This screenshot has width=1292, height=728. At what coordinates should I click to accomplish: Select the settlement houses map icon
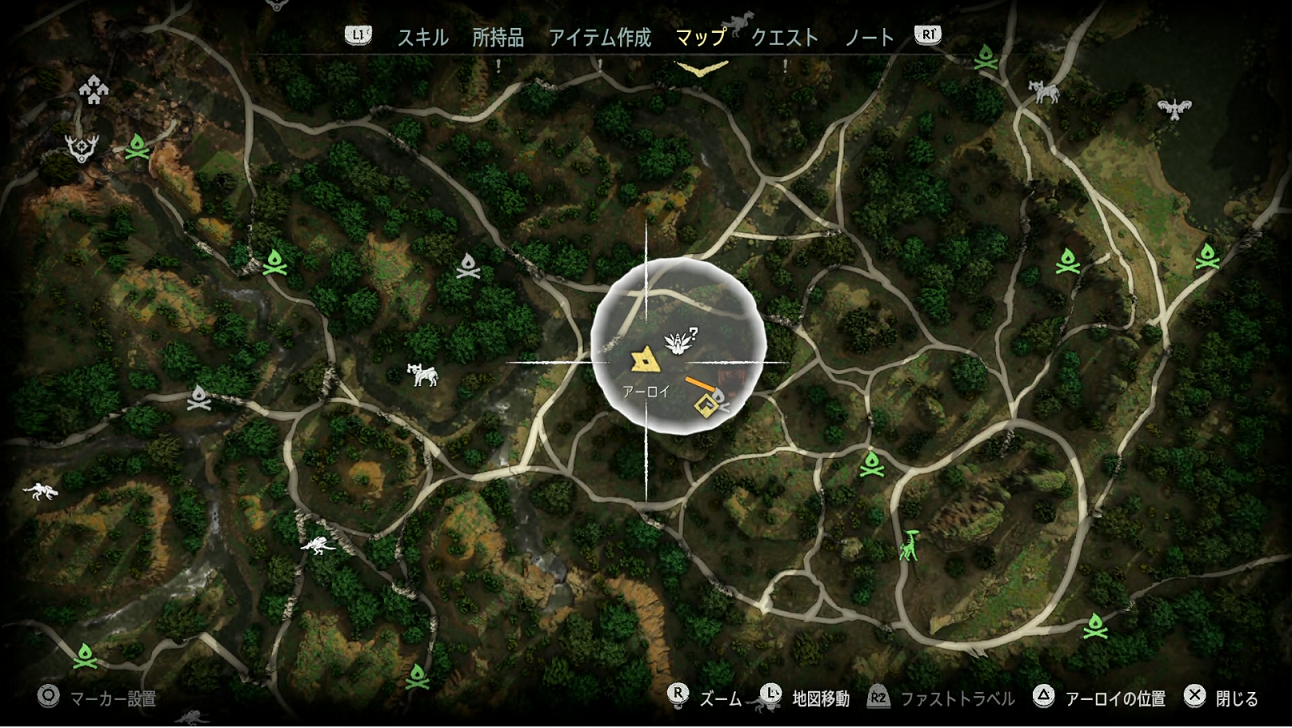click(94, 91)
